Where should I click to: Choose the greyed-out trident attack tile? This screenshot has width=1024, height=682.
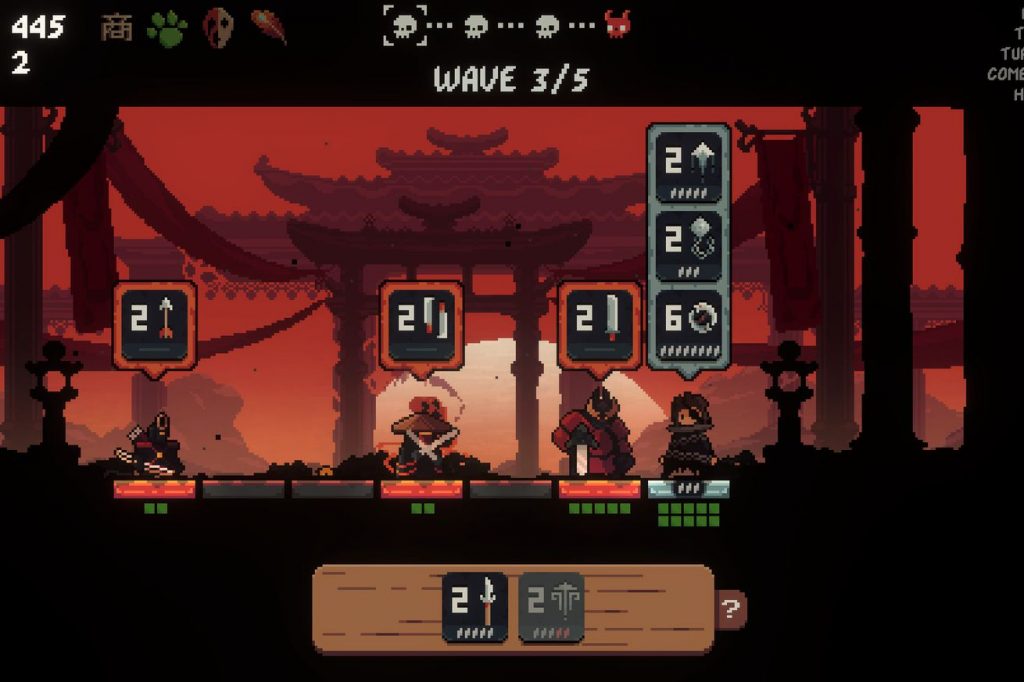[x=551, y=606]
